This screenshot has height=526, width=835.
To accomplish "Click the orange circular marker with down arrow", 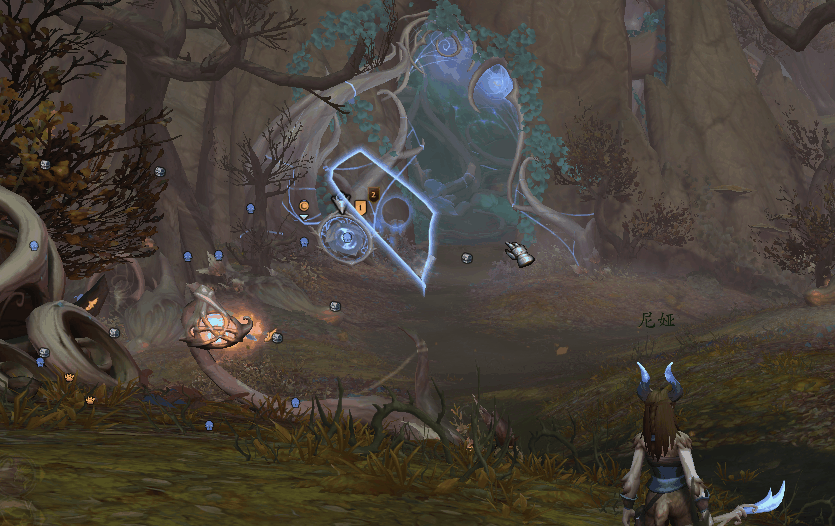I will (x=304, y=207).
